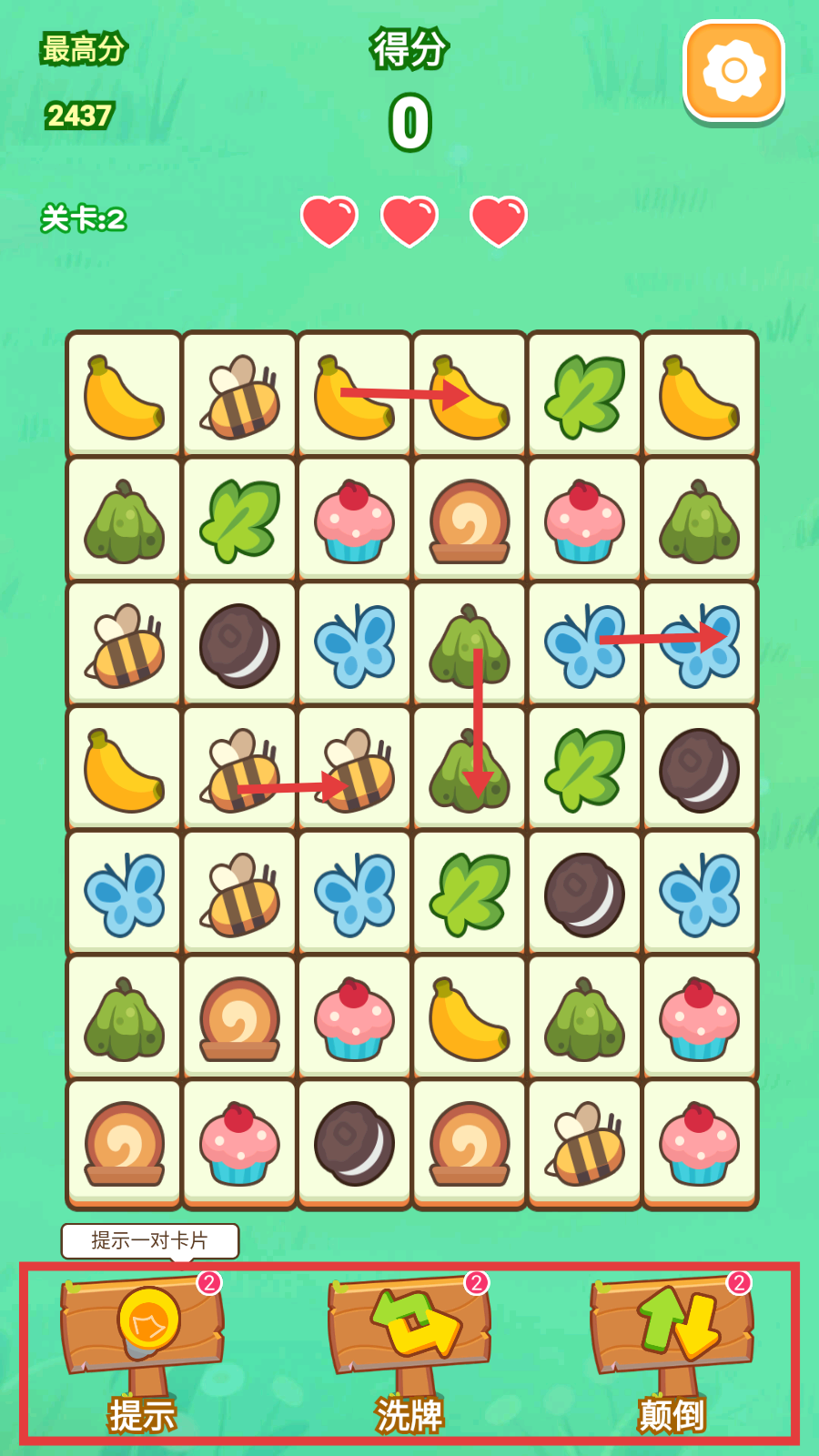Image resolution: width=819 pixels, height=1456 pixels.
Task: Select the banana tile the red arrow points to
Action: (x=470, y=395)
